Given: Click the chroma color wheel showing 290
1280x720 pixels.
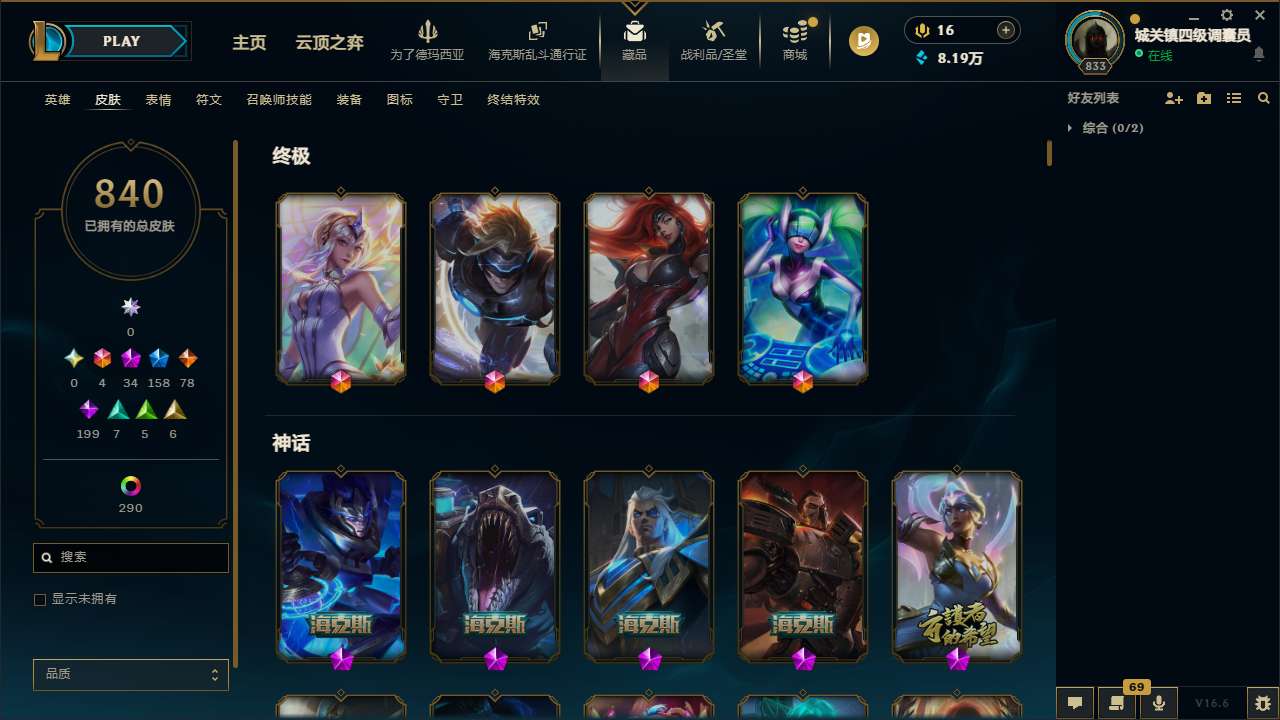Looking at the screenshot, I should tap(130, 484).
